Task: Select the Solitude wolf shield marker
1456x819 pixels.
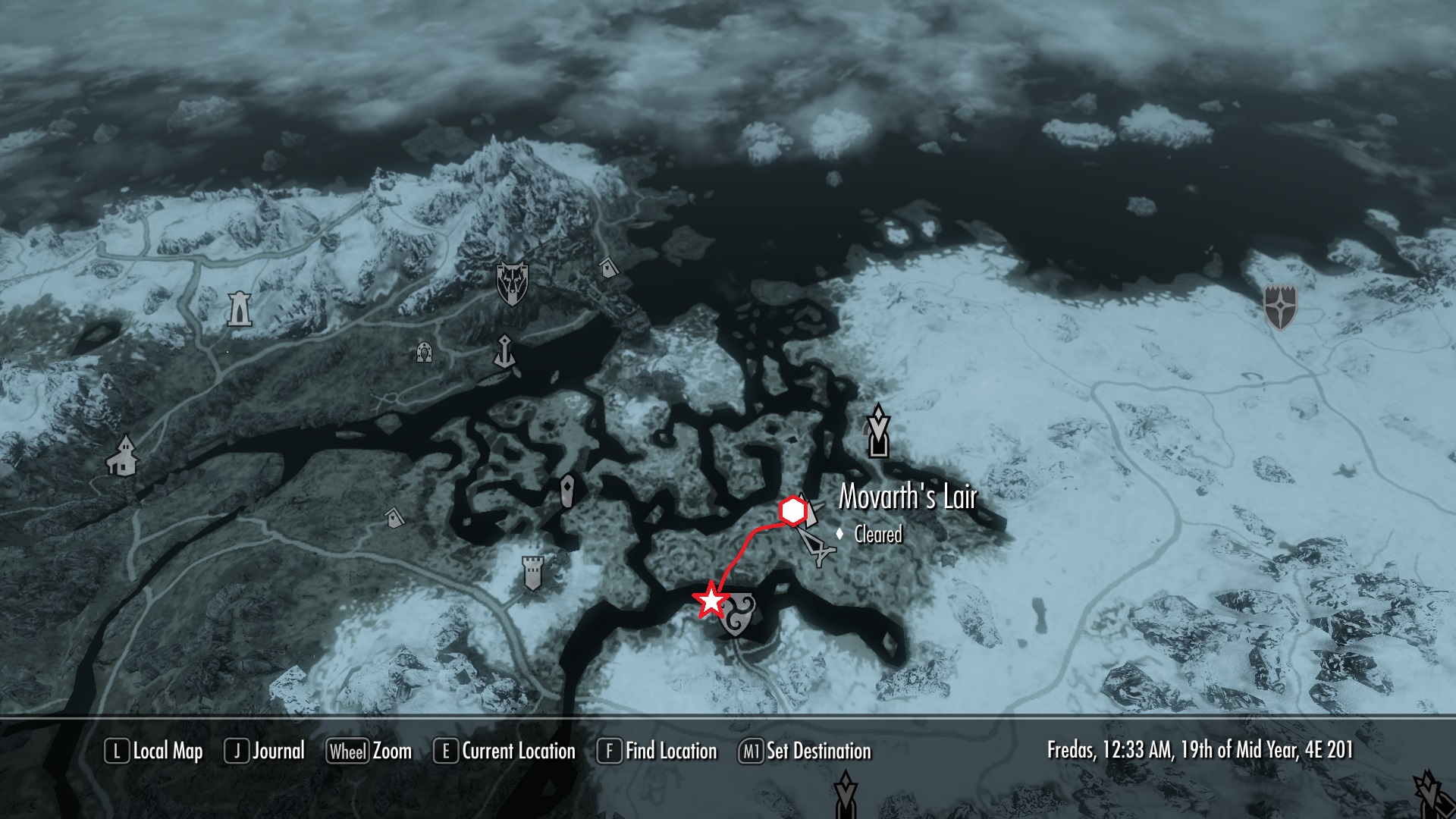Action: coord(512,283)
